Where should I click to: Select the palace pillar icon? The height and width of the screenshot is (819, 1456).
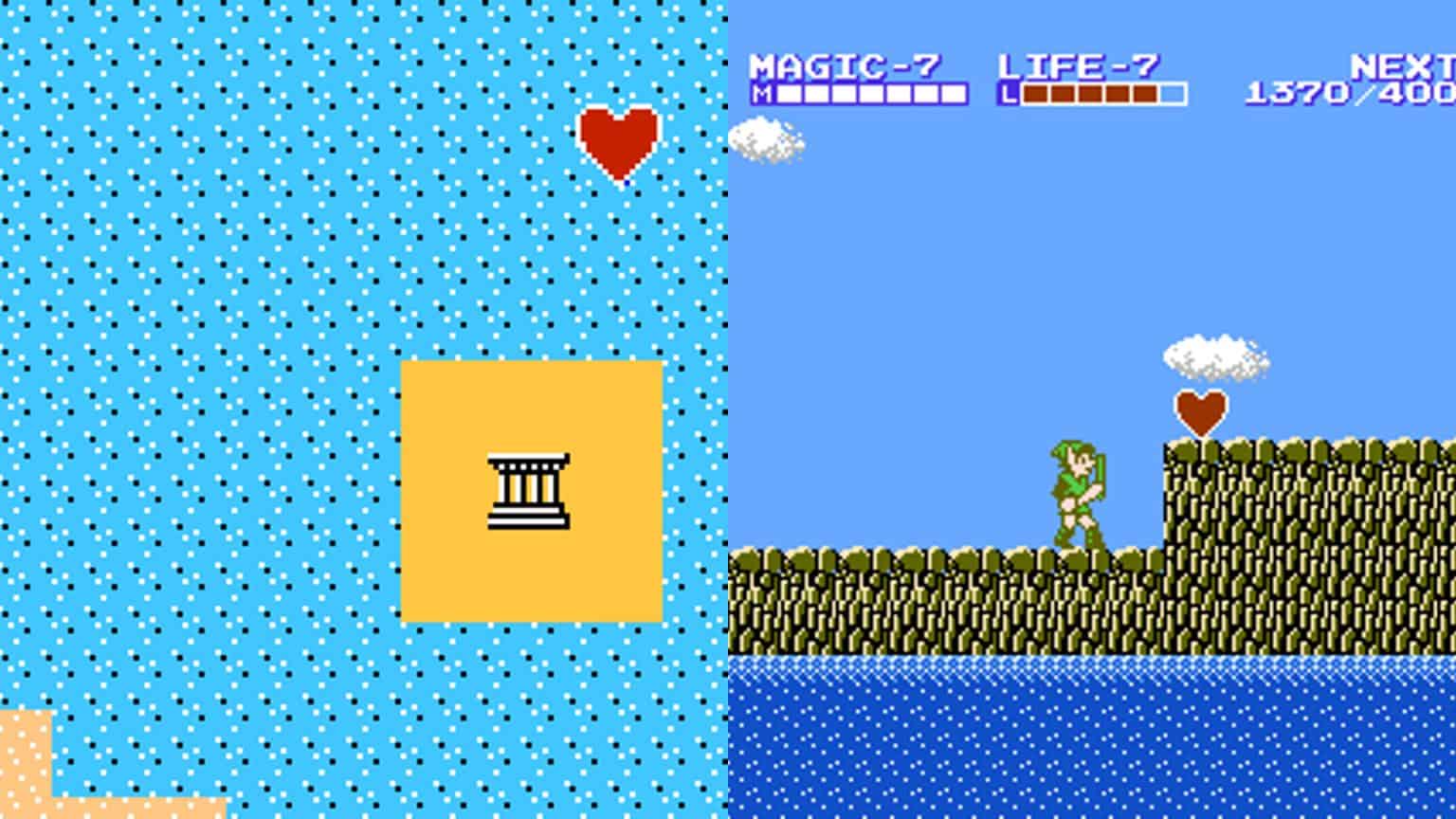pos(528,488)
